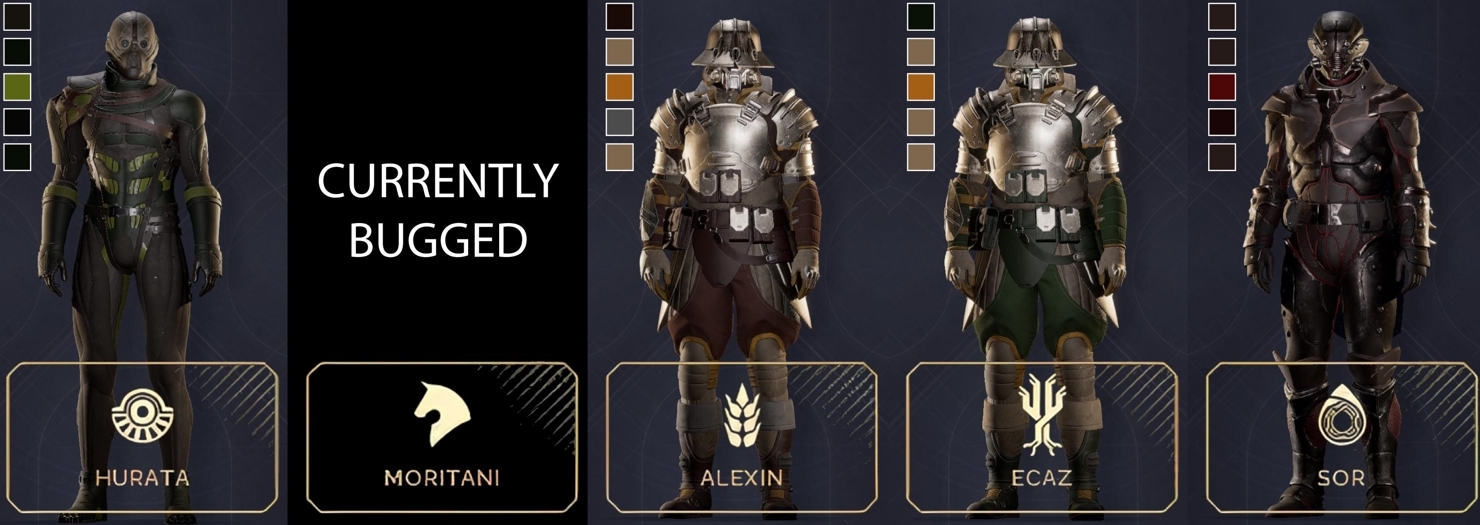The width and height of the screenshot is (1480, 525).
Task: Pick the dark red swatch above Sor
Action: pyautogui.click(x=1221, y=87)
